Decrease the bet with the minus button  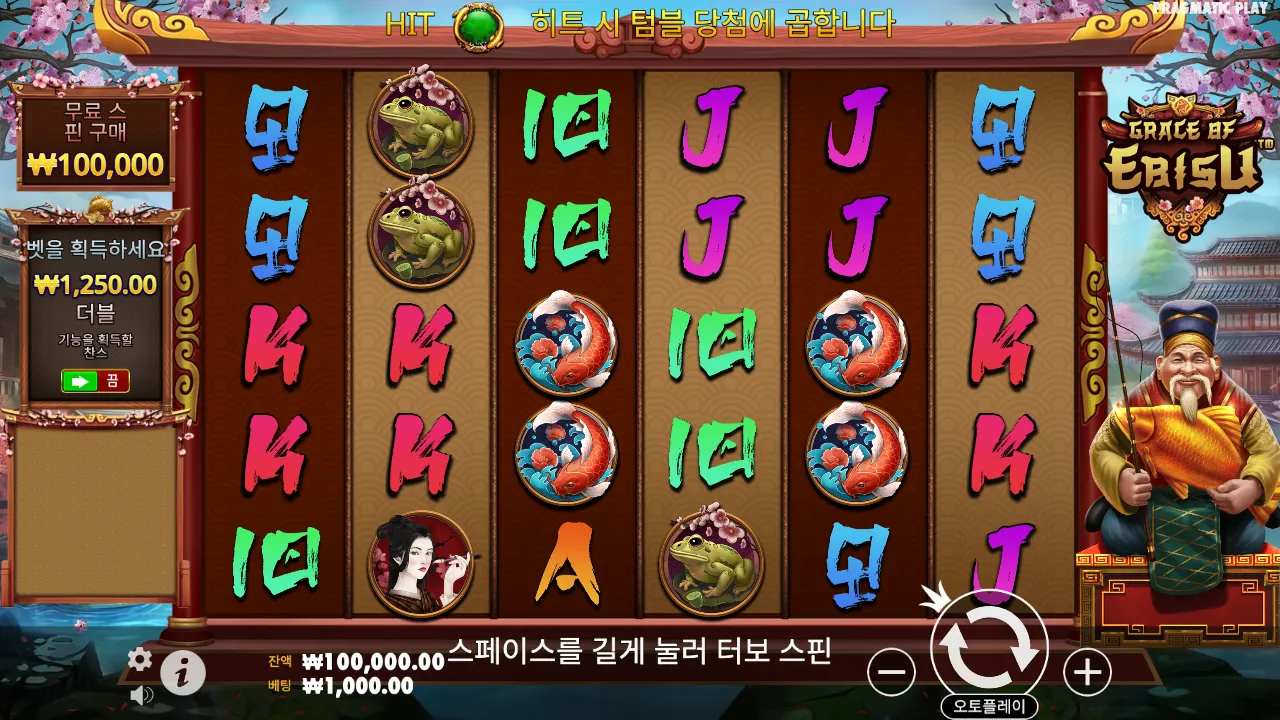tap(891, 672)
